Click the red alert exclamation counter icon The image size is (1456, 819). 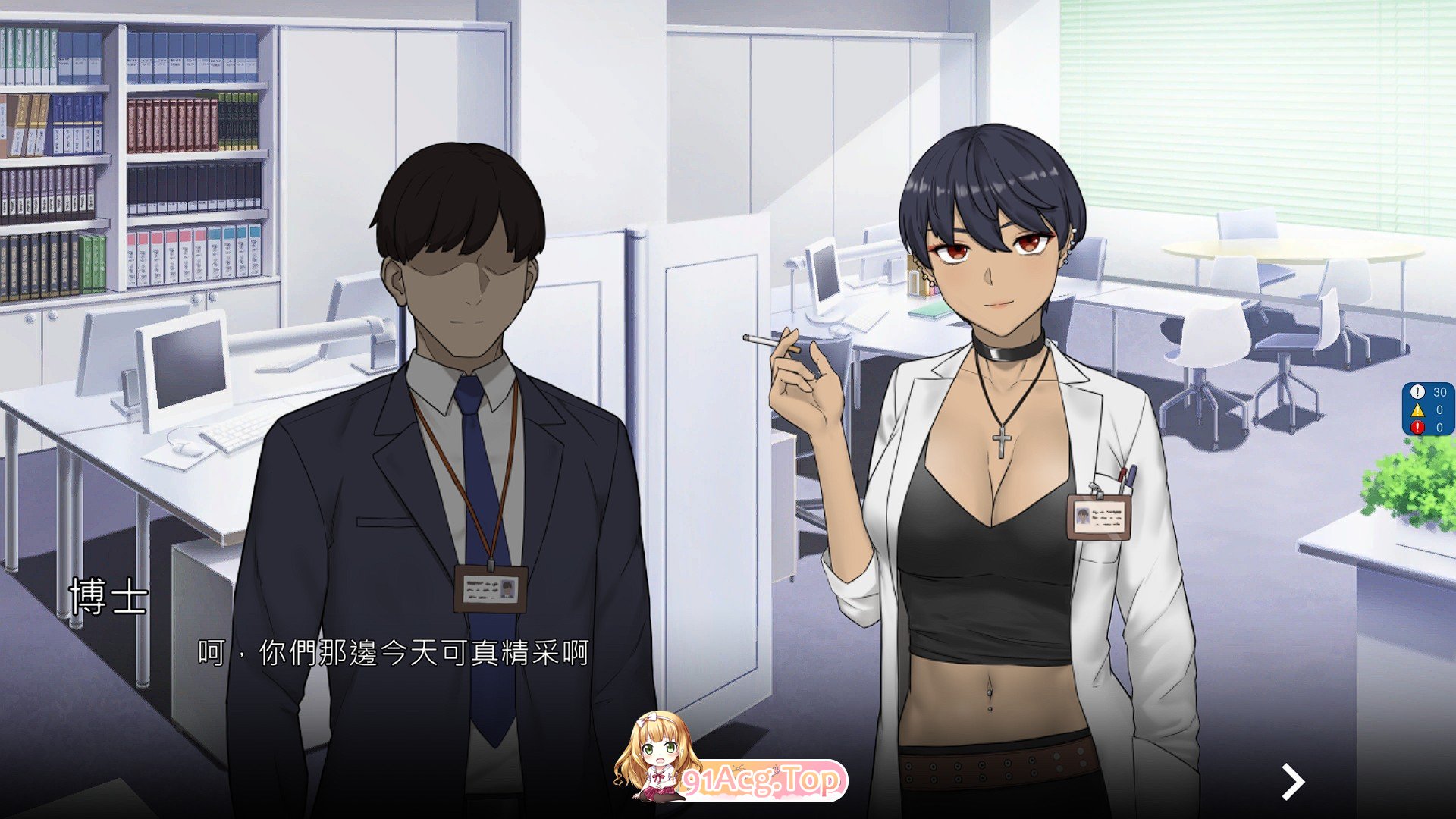[x=1417, y=426]
